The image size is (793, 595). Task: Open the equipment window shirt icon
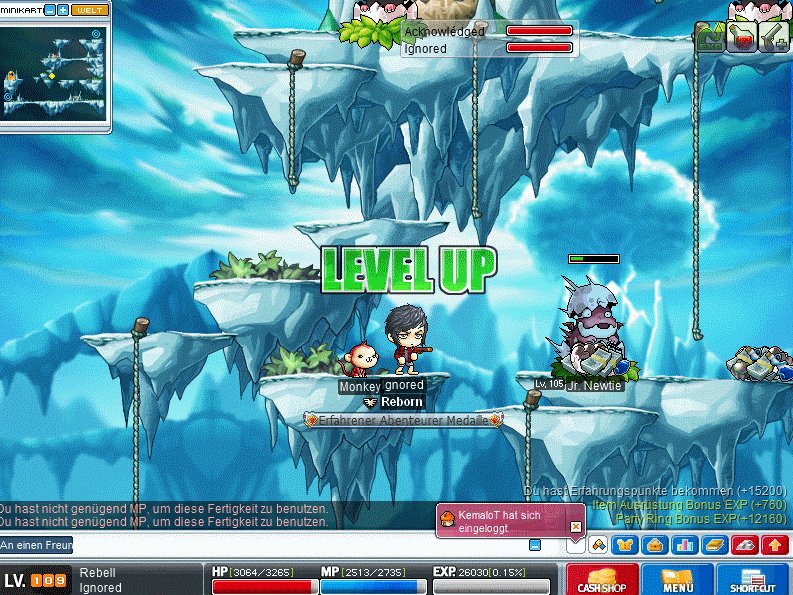626,545
